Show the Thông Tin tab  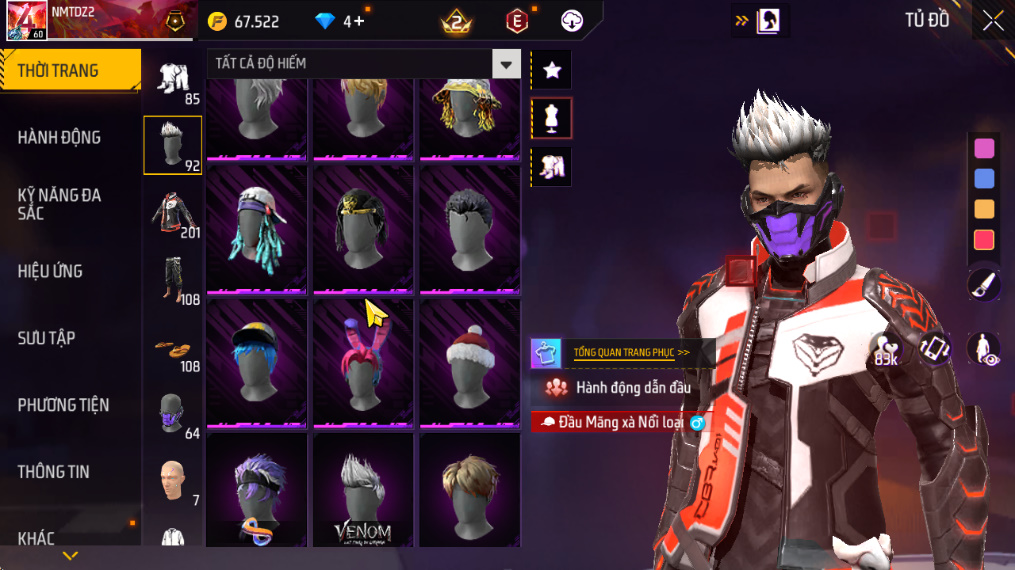coord(53,472)
